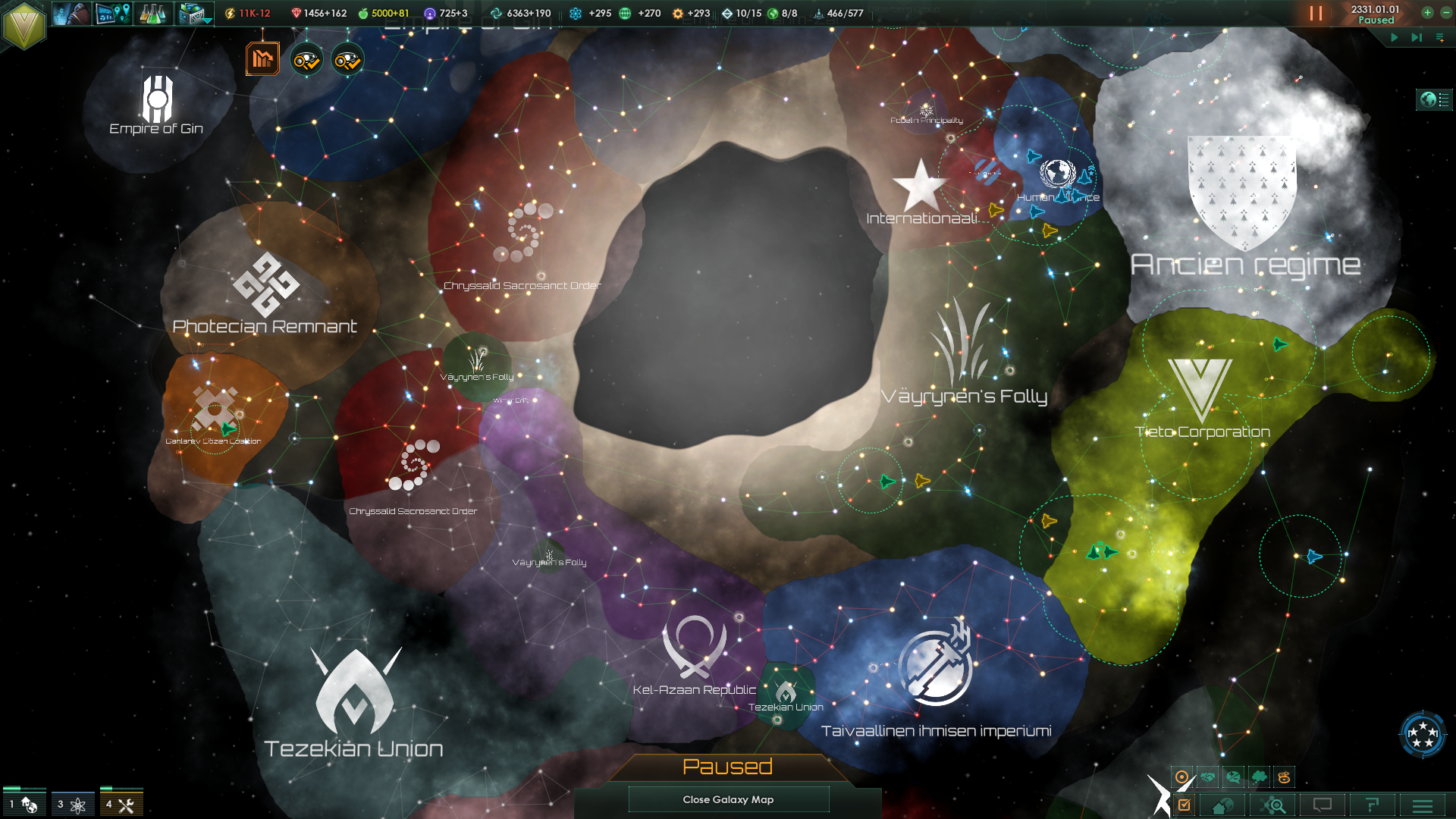This screenshot has width=1456, height=819.
Task: Select the handshake diplomatic map mode
Action: (x=1208, y=777)
